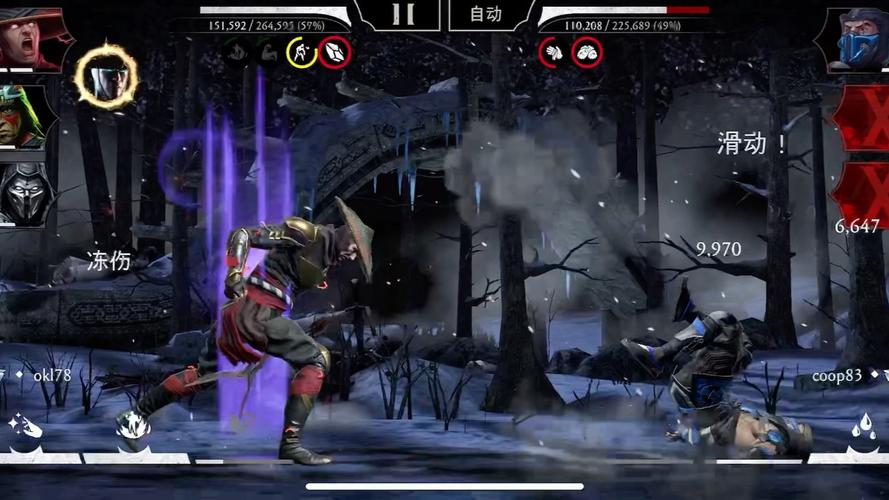Activate the first special attack sparkle icon
This screenshot has width=889, height=500.
pos(27,429)
